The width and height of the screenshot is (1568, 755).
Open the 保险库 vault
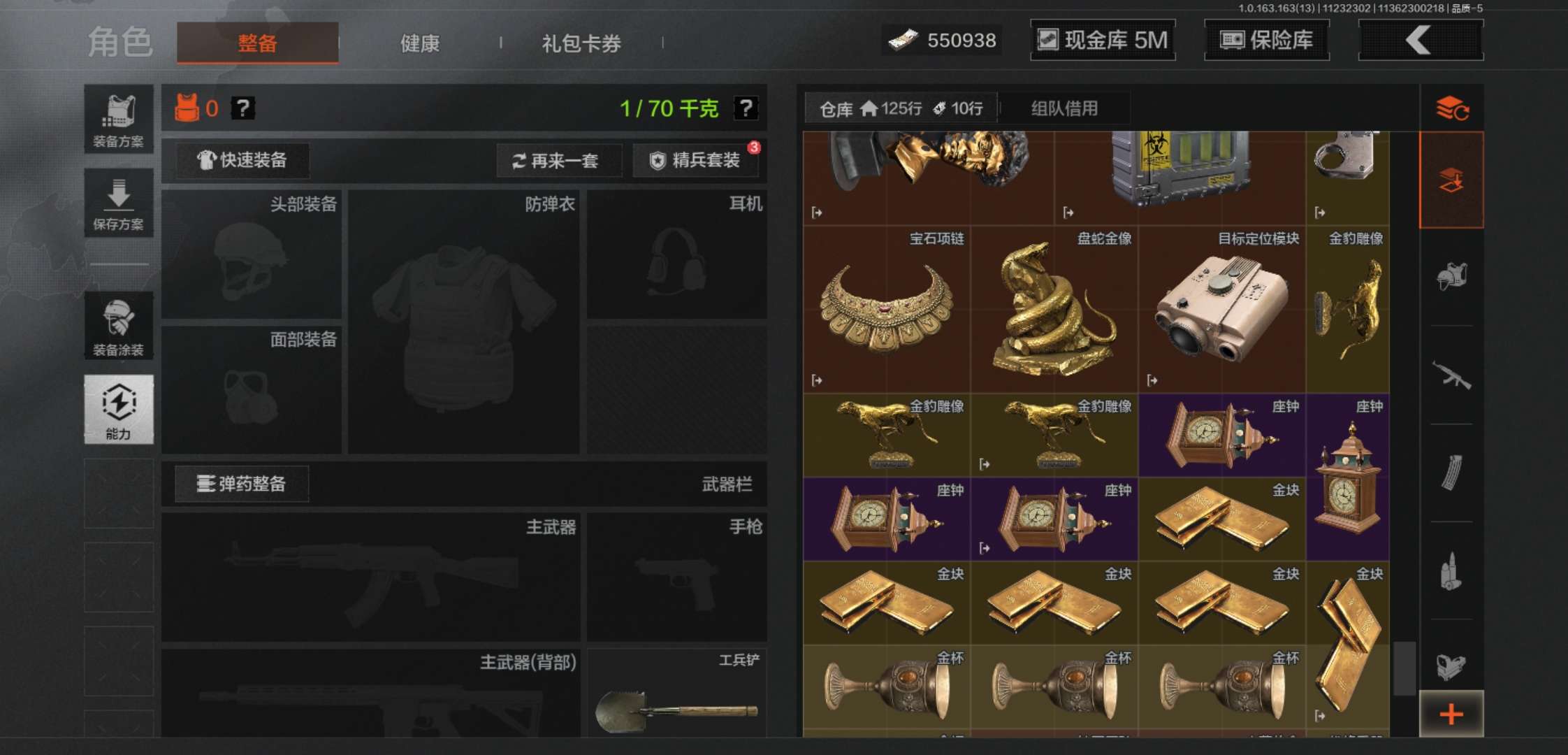point(1266,40)
